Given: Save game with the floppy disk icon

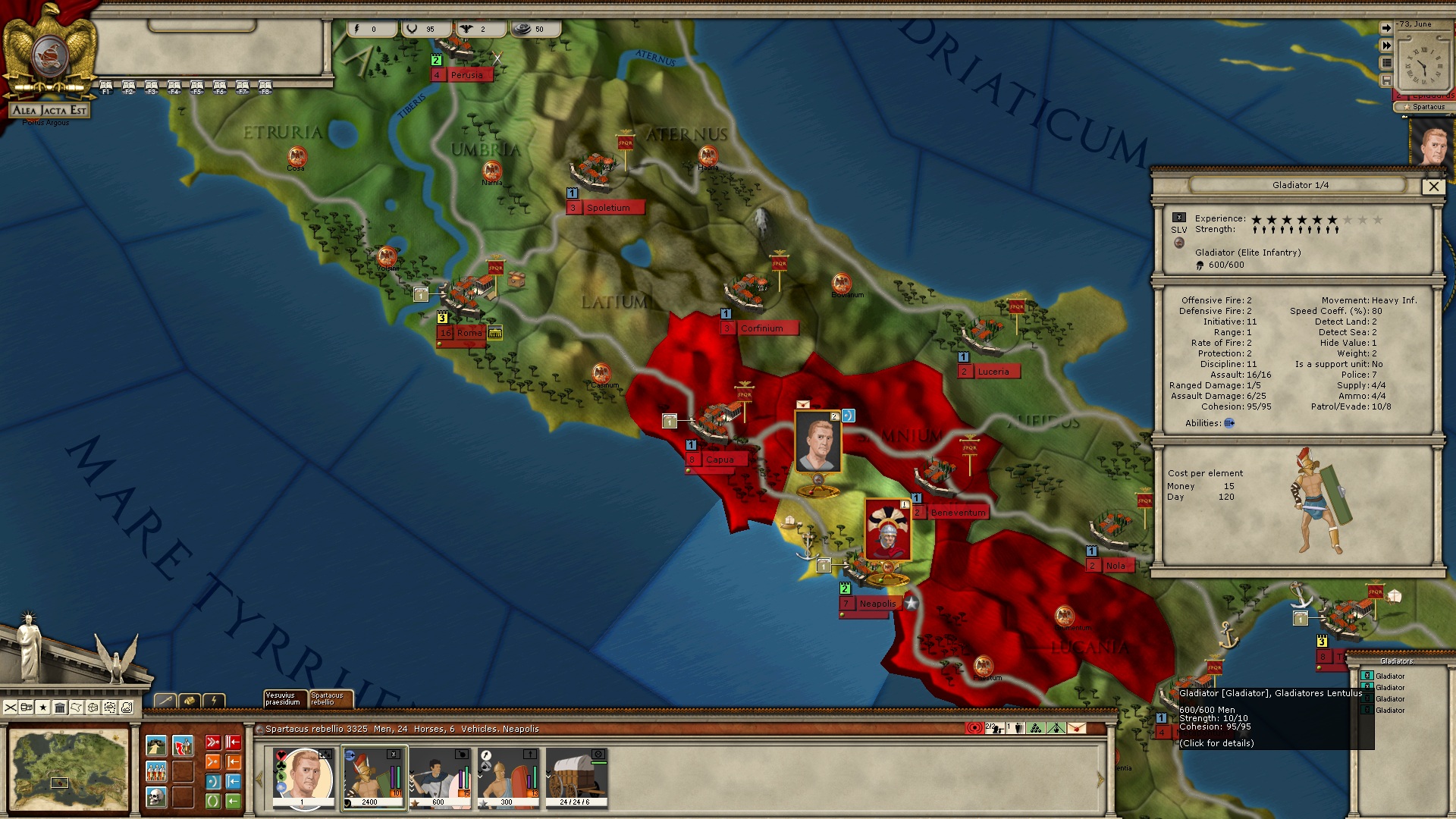Looking at the screenshot, I should (x=1386, y=80).
